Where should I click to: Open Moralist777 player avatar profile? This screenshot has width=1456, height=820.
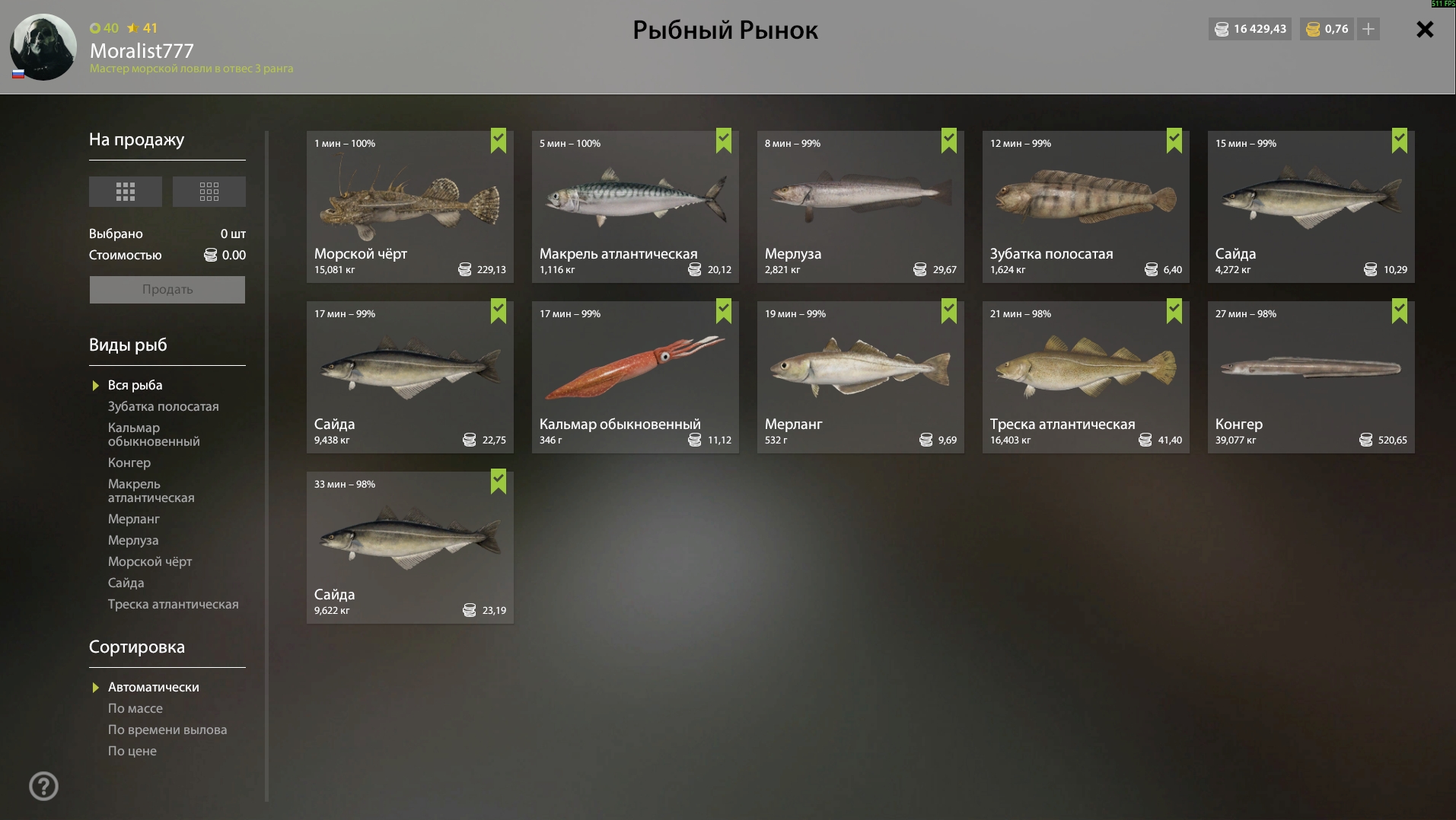43,47
